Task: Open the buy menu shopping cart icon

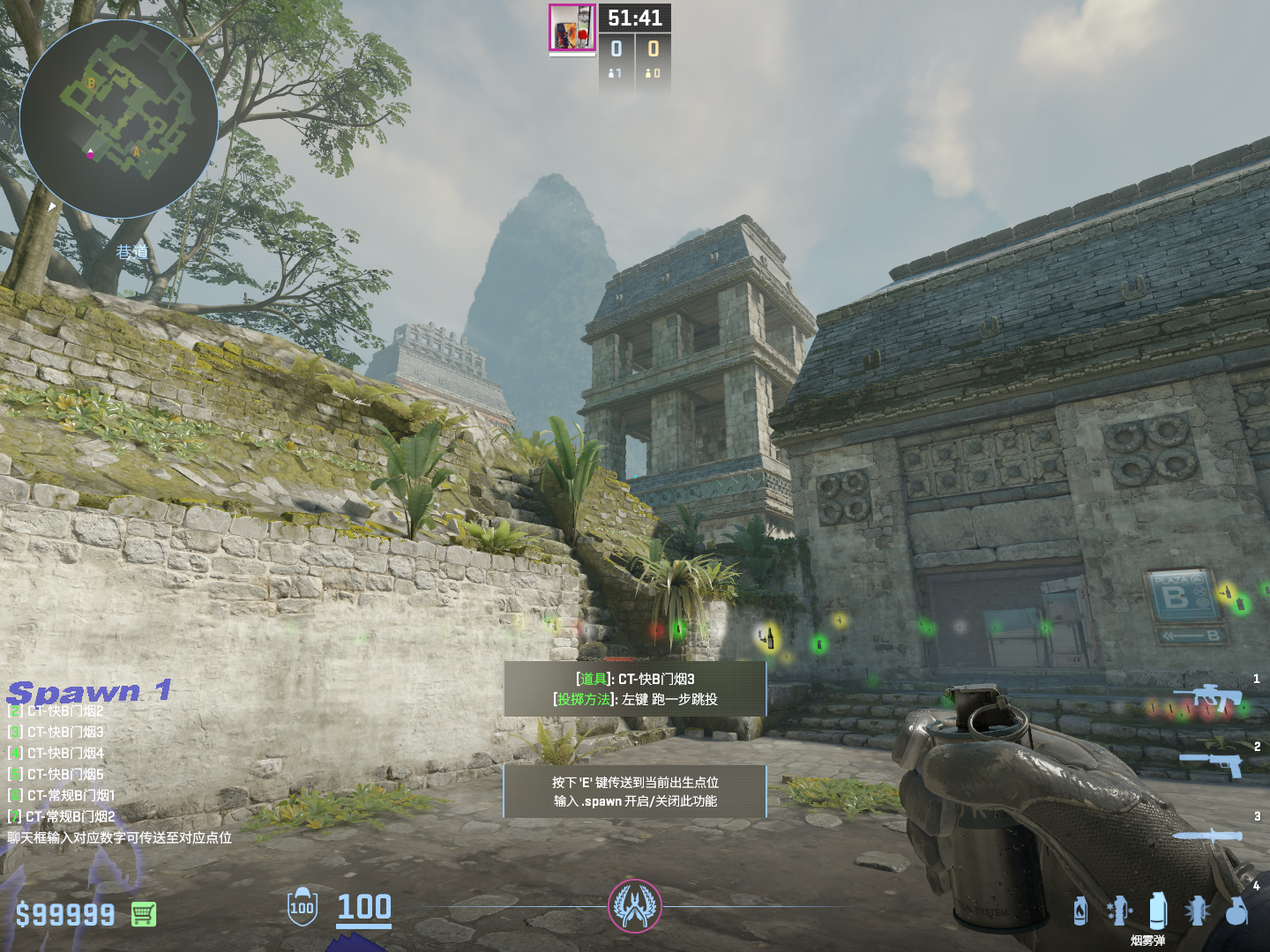Action: click(x=144, y=914)
